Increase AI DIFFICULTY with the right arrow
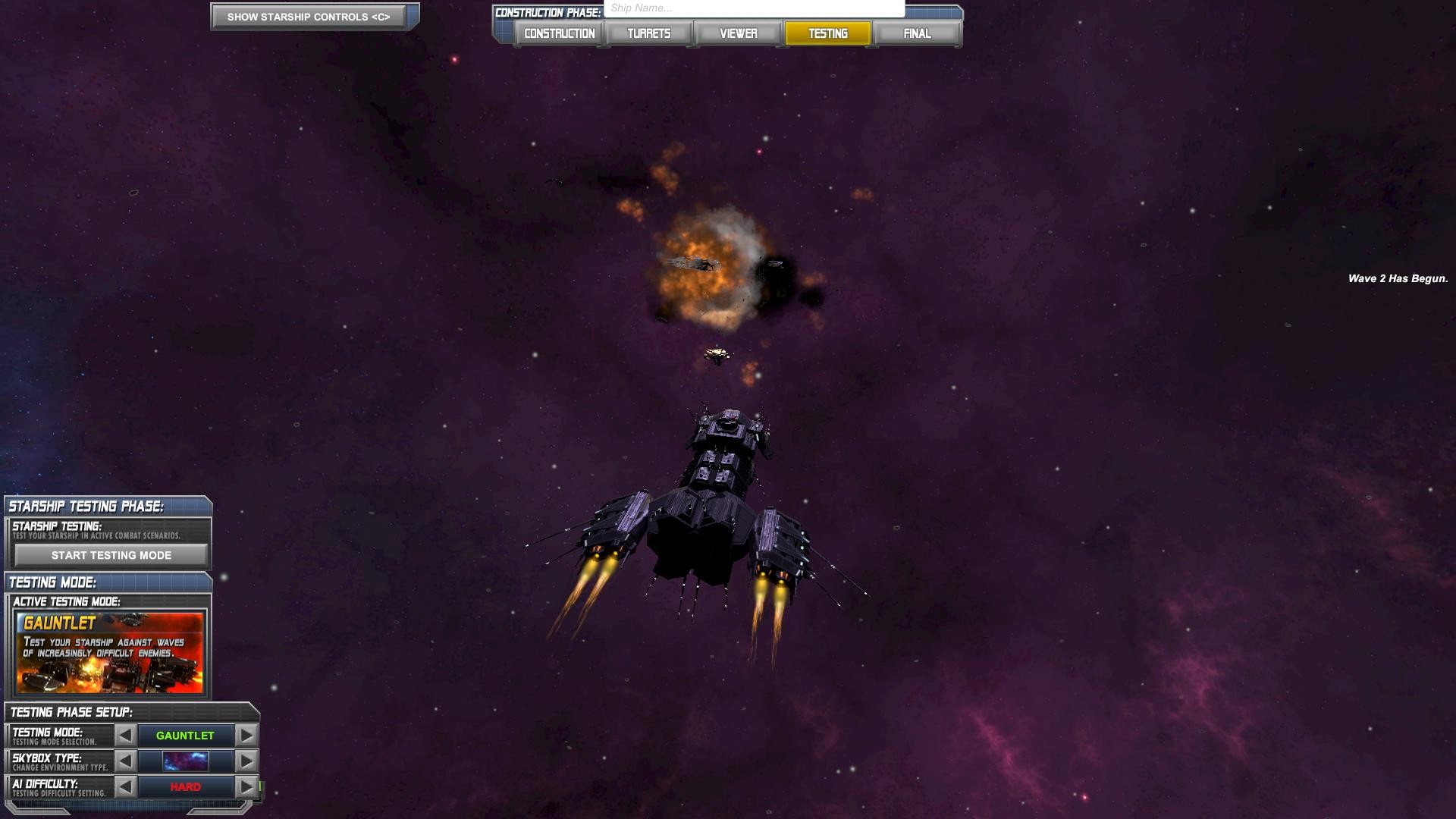Screen dimensions: 1456x819 pyautogui.click(x=244, y=786)
